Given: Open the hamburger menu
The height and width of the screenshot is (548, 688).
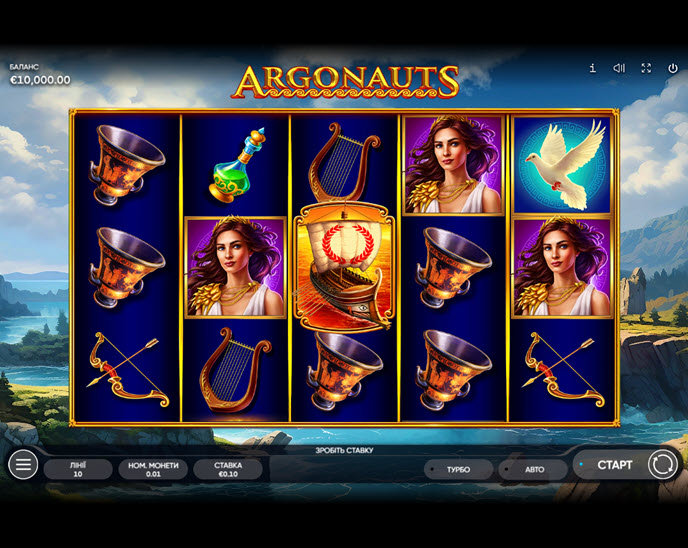Looking at the screenshot, I should (x=23, y=464).
